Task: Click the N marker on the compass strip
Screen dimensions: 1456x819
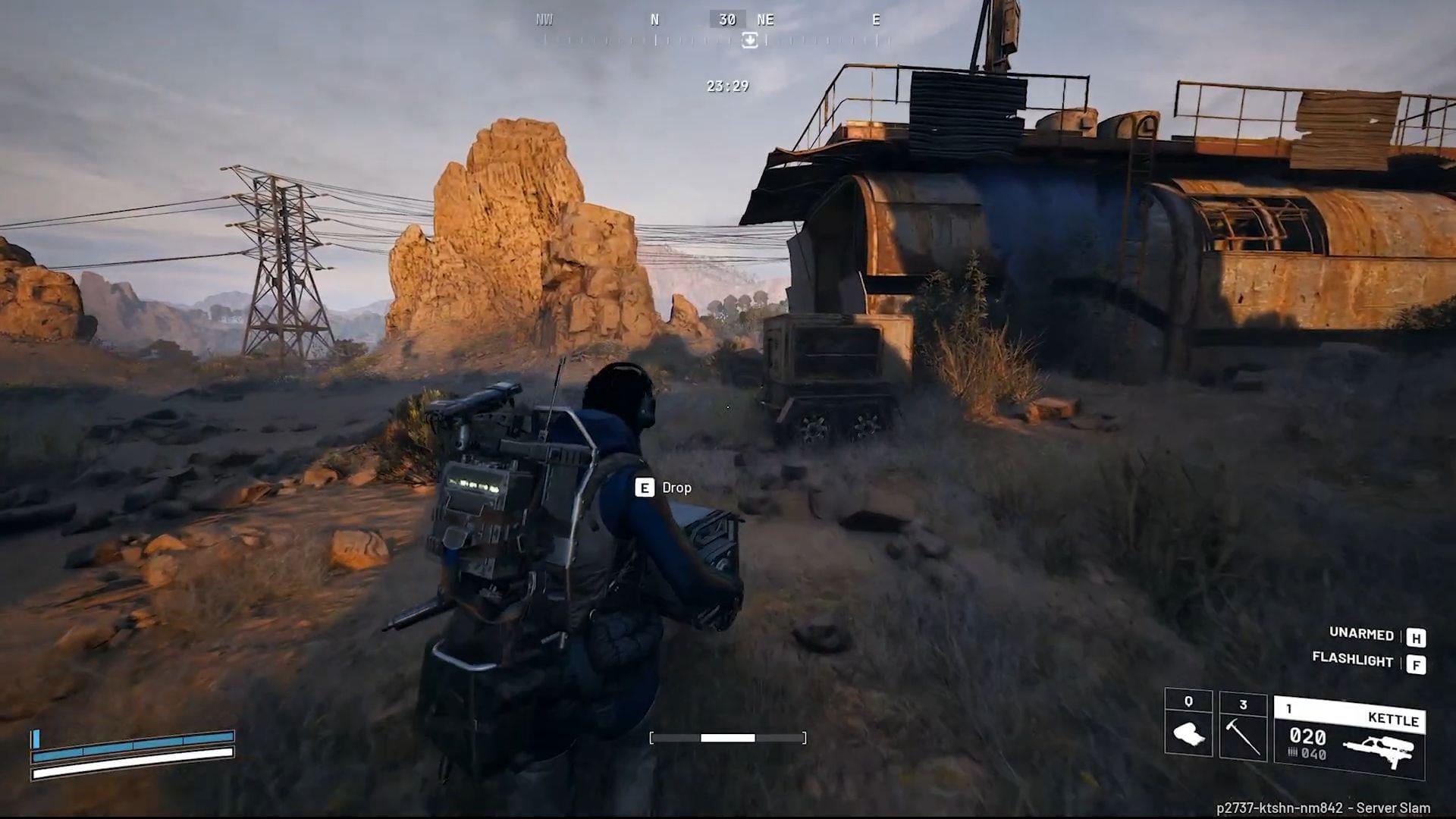Action: tap(654, 20)
